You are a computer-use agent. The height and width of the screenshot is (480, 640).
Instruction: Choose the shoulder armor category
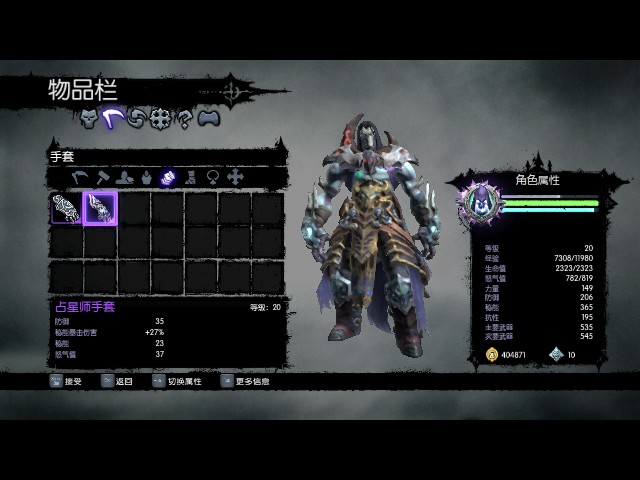[x=123, y=177]
